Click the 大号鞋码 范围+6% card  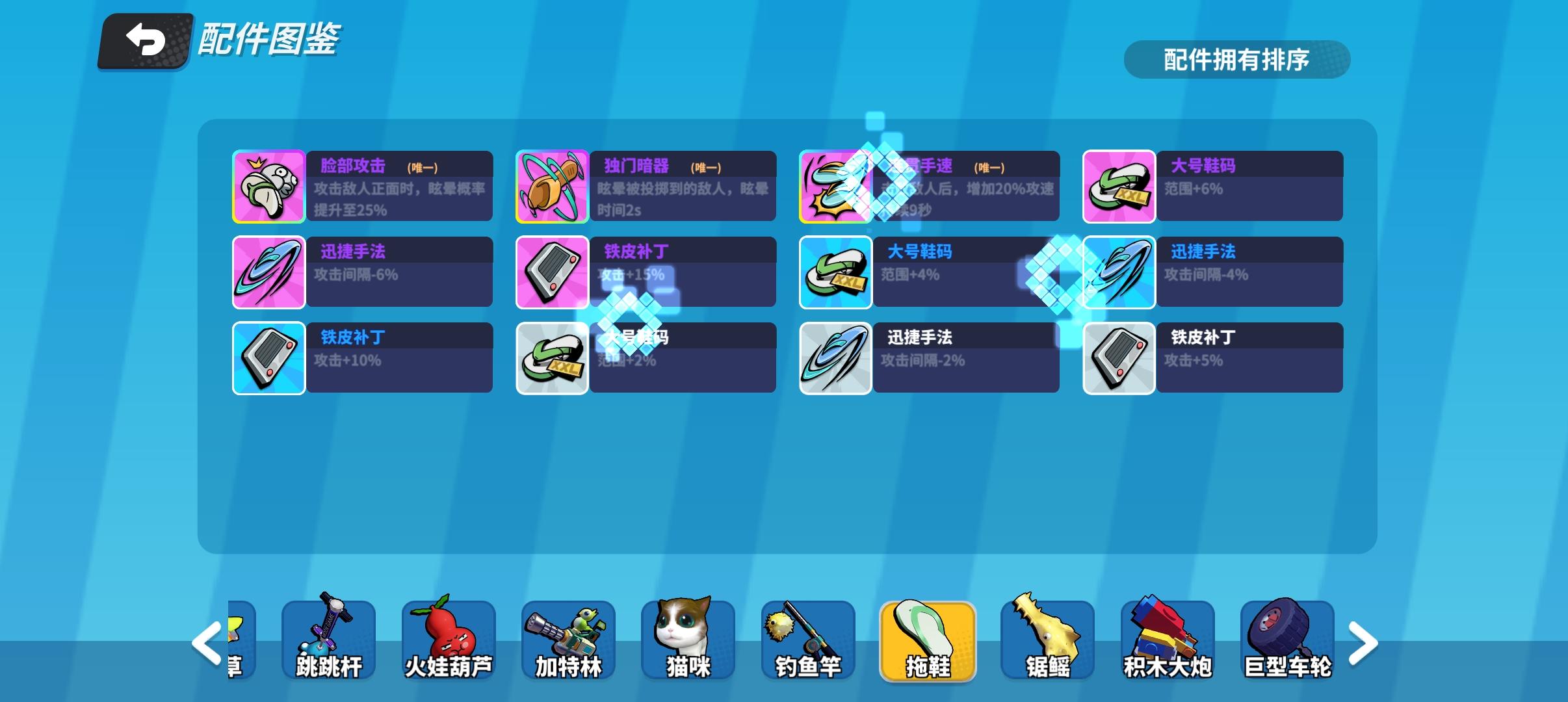point(1119,186)
